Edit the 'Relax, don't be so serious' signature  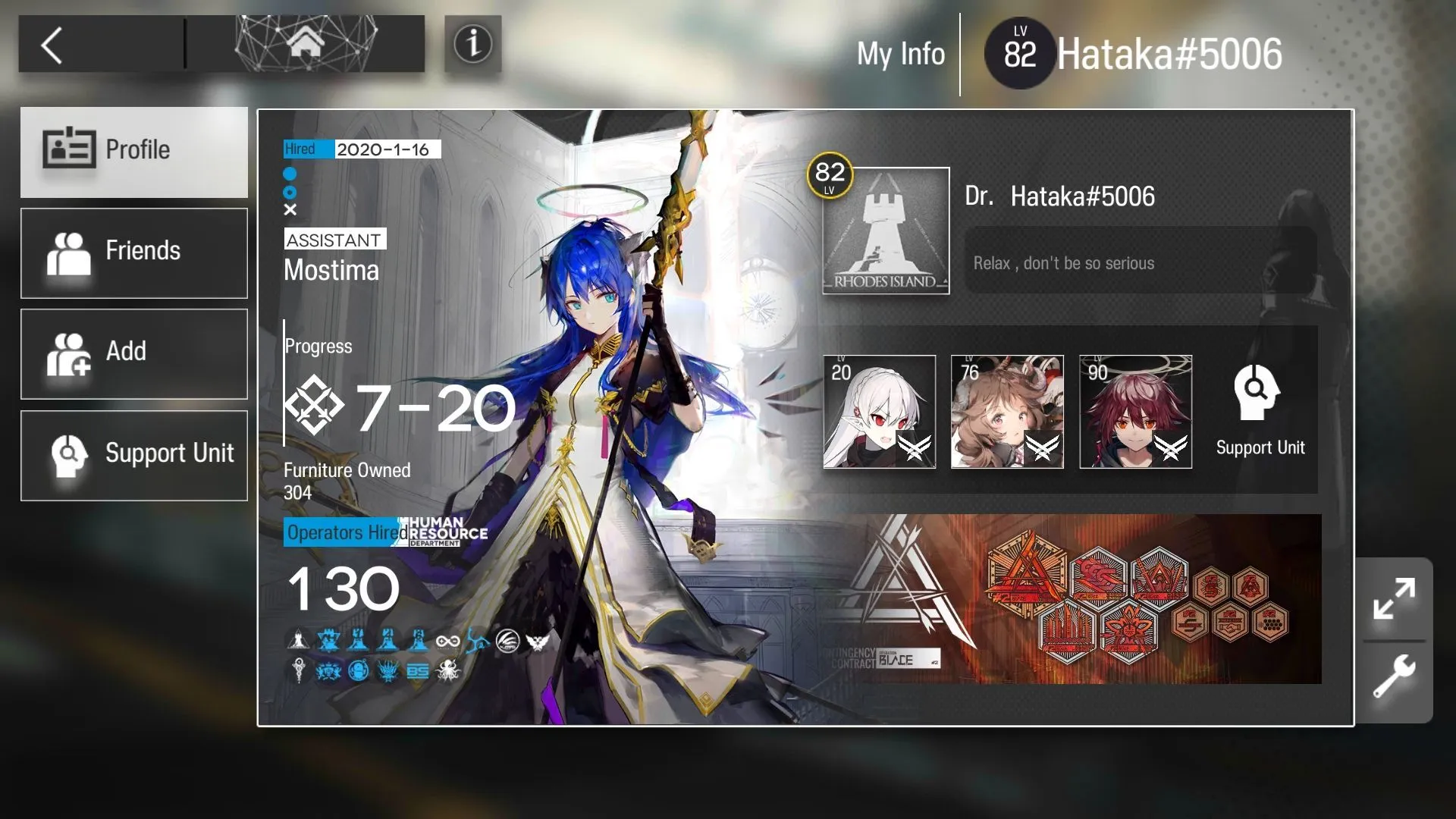[1139, 262]
